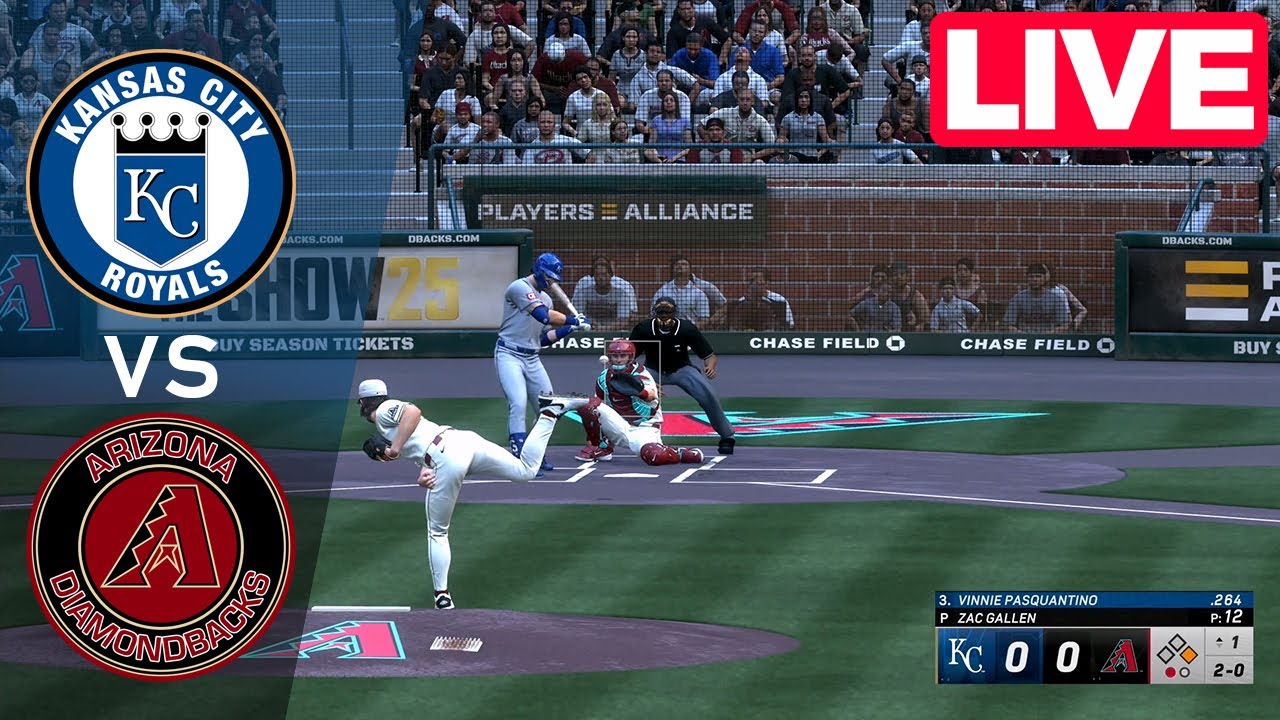
Task: Click the red out indicator dot
Action: pos(1172,671)
